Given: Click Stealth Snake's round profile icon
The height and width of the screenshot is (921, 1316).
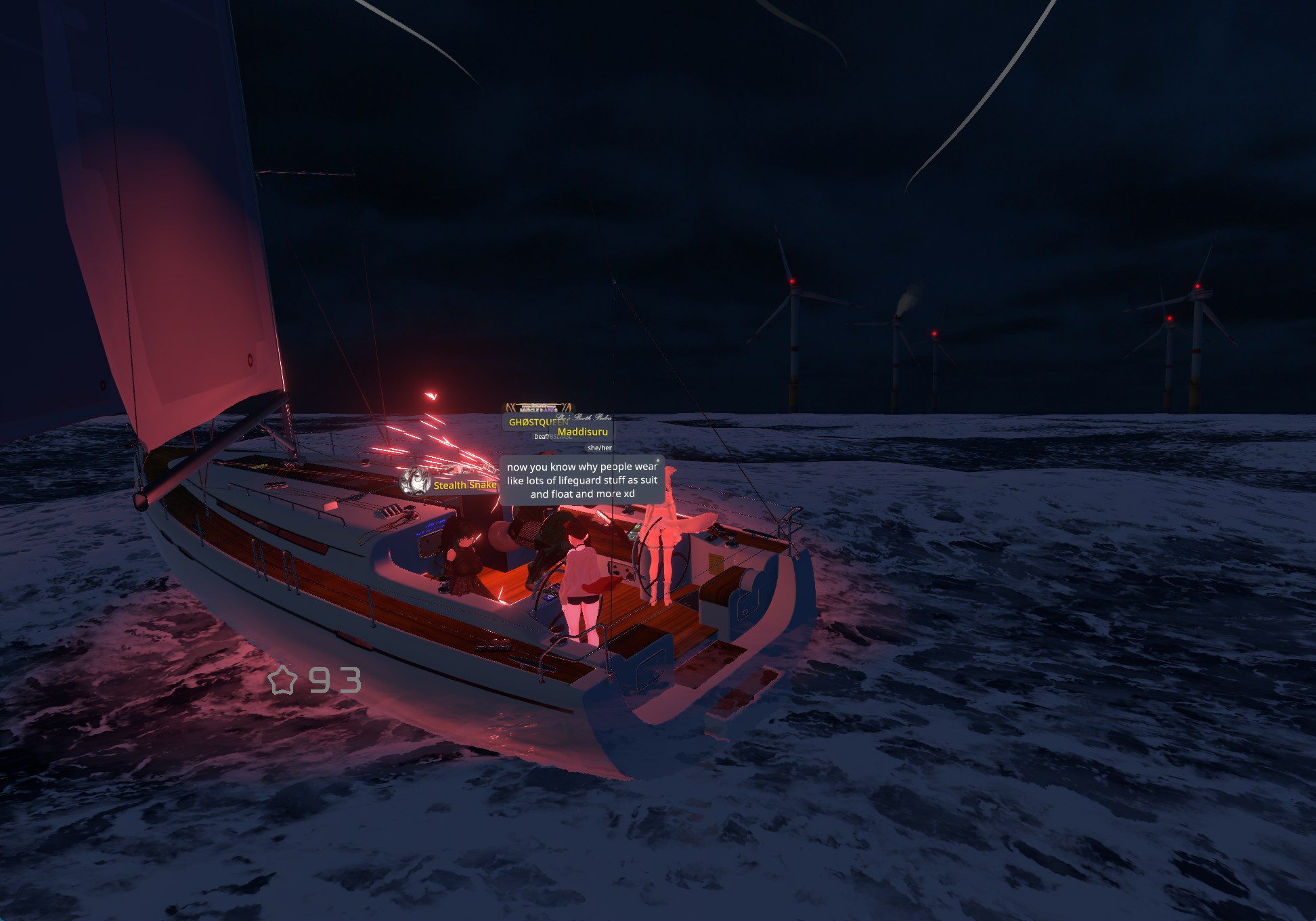Looking at the screenshot, I should click(416, 482).
